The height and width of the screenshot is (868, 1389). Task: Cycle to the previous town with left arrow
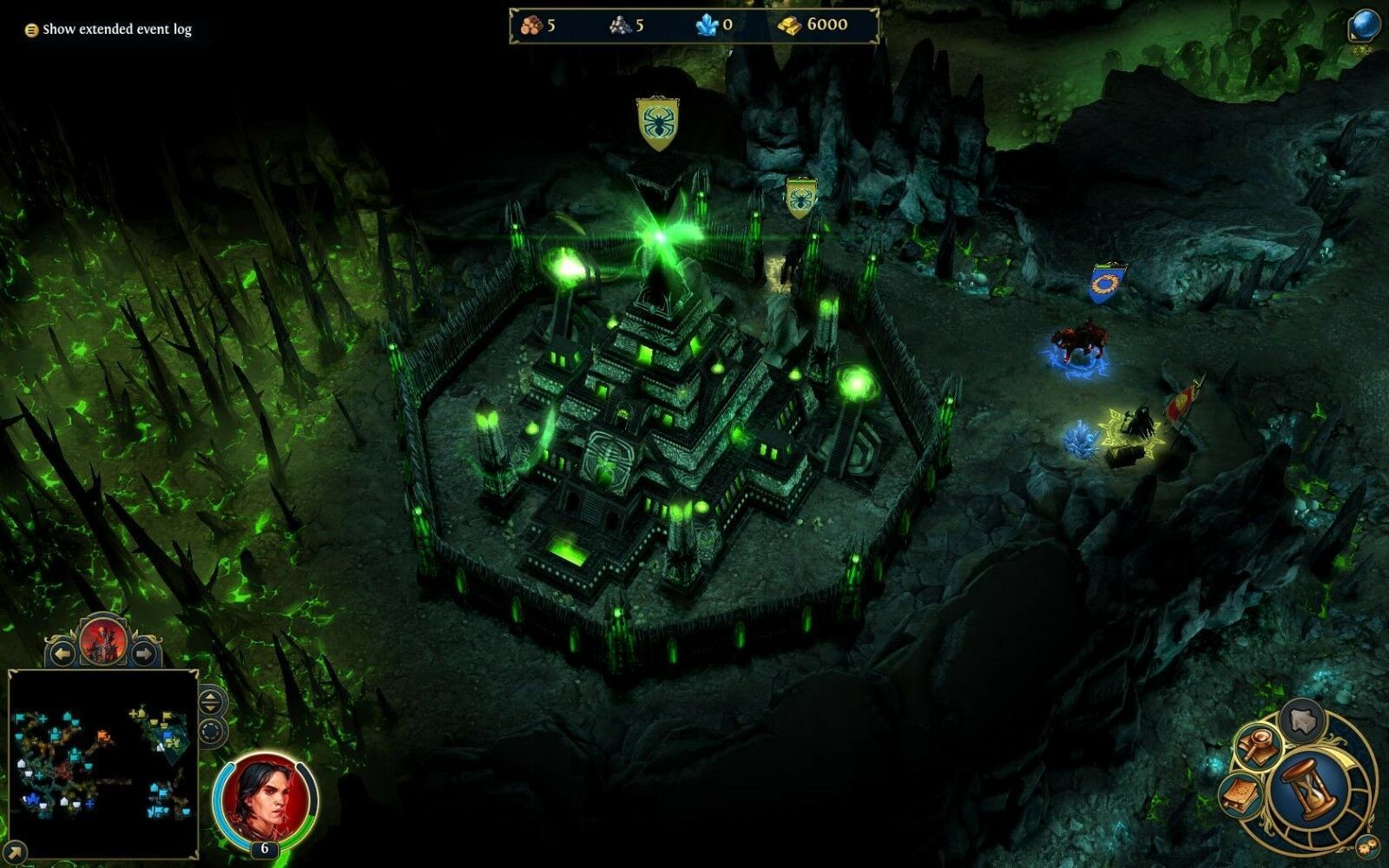pos(62,652)
